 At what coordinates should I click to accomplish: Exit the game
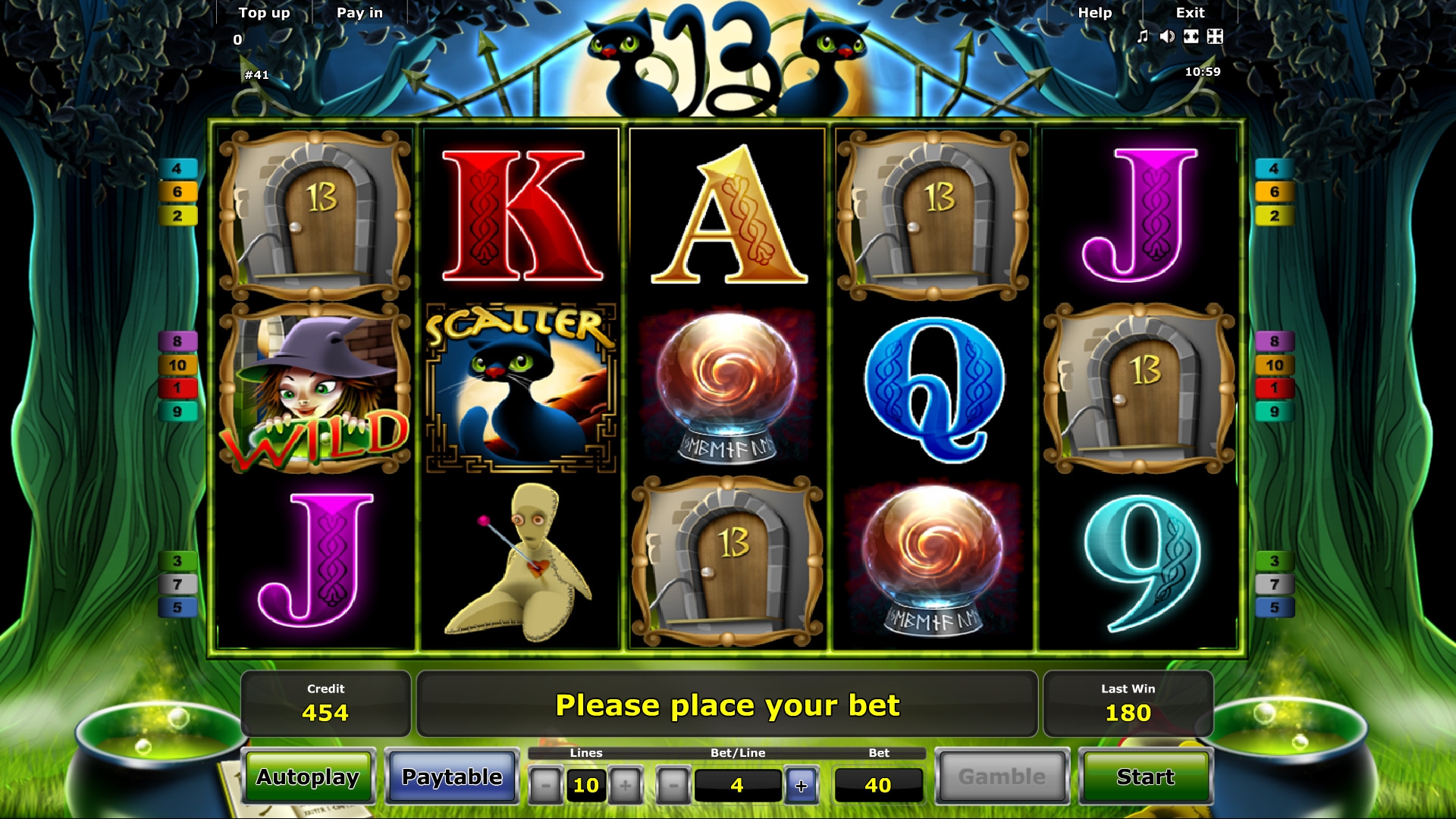point(1190,13)
